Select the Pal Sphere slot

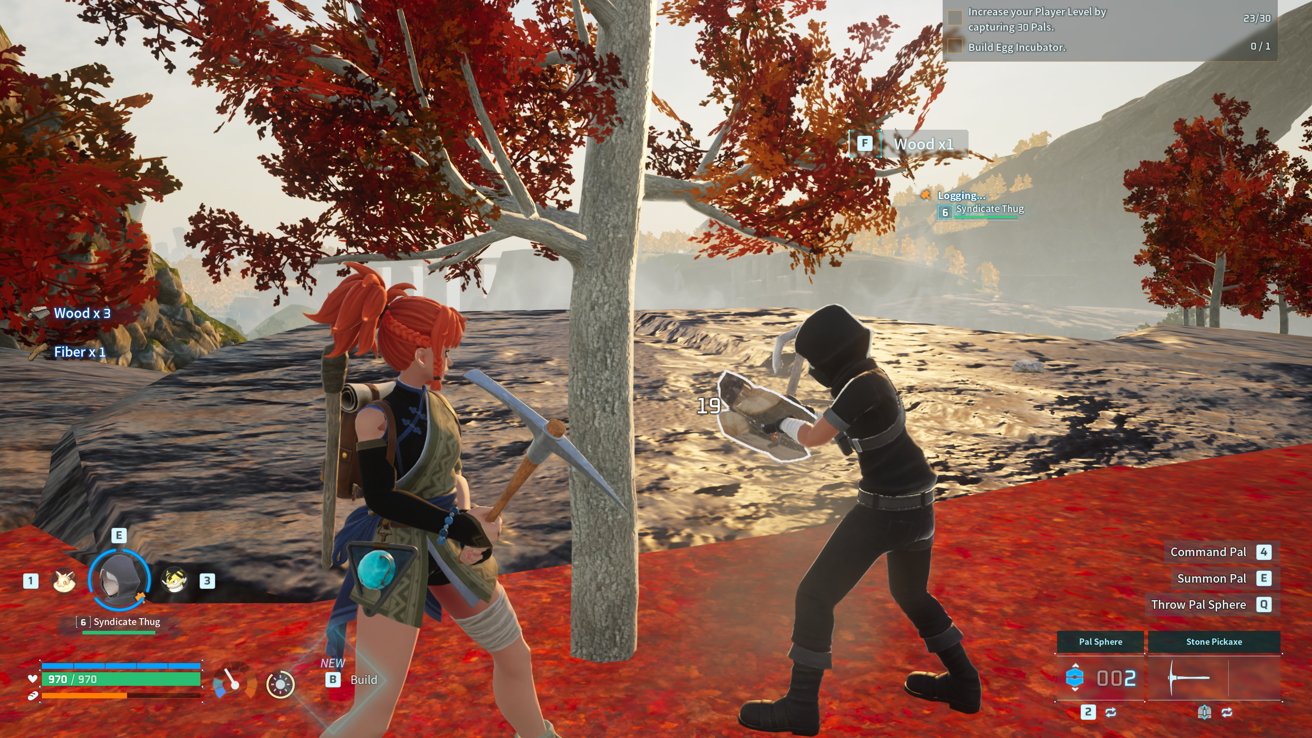pos(1100,678)
